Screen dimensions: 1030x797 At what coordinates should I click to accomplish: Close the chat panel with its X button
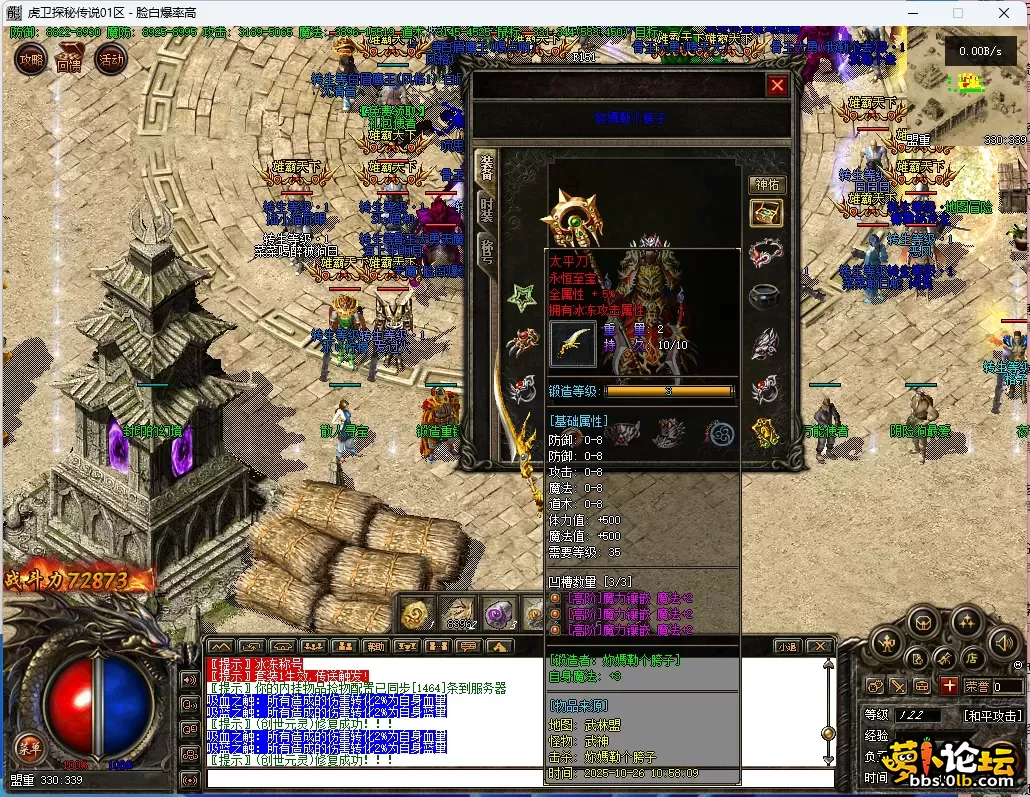coord(820,647)
